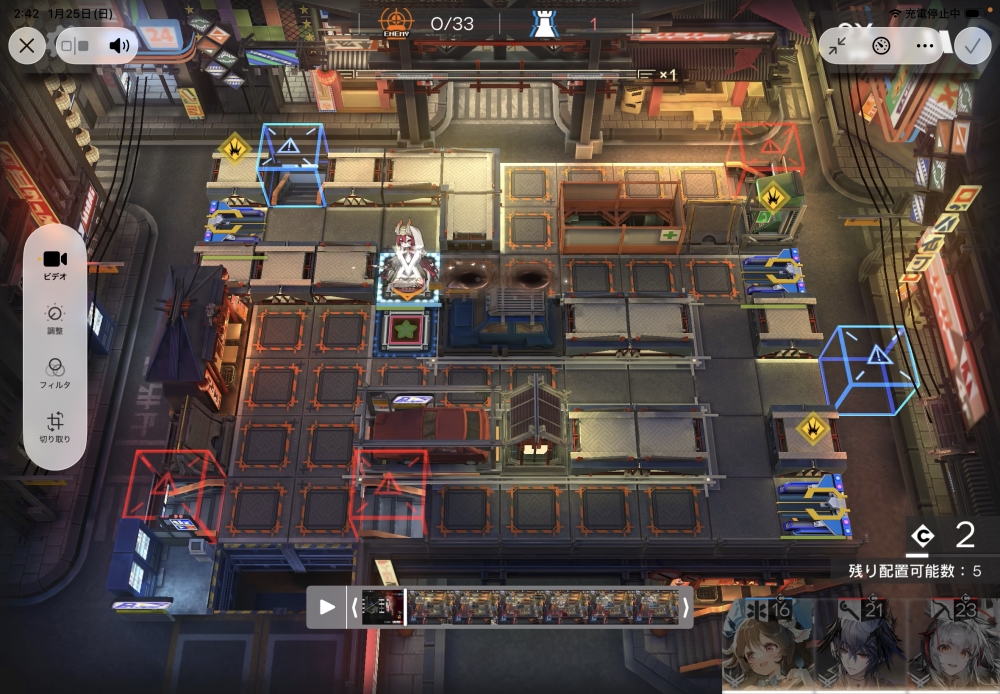
Task: Confirm edits with the checkmark button
Action: (x=971, y=45)
